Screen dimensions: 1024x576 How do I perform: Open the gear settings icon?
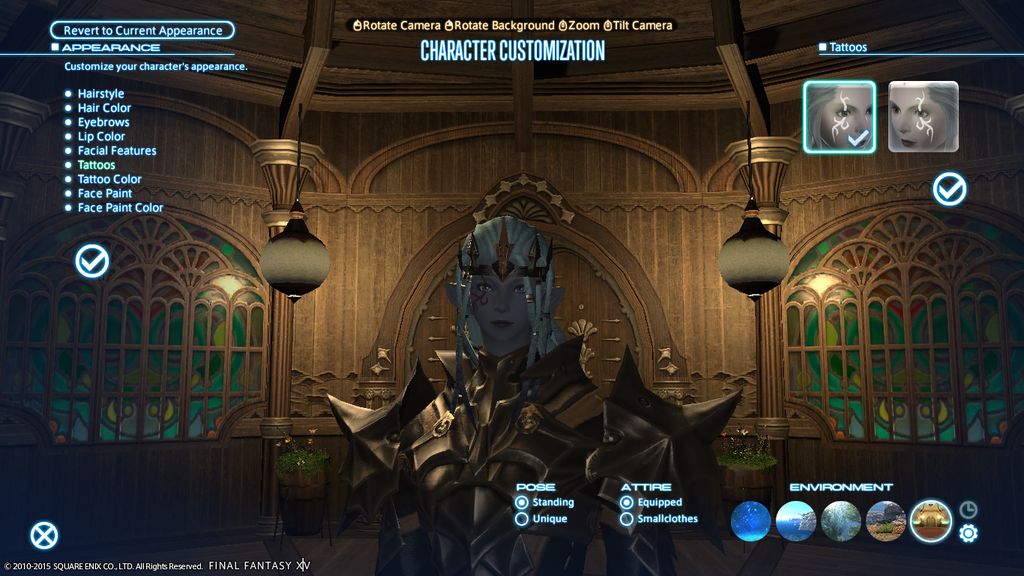[x=968, y=533]
